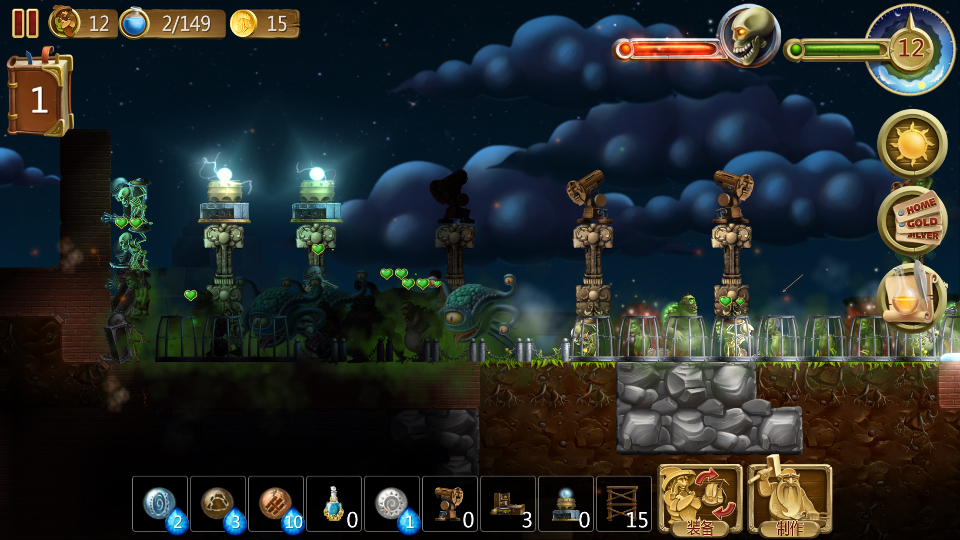Choose the crystal orb tower slot

coord(566,504)
